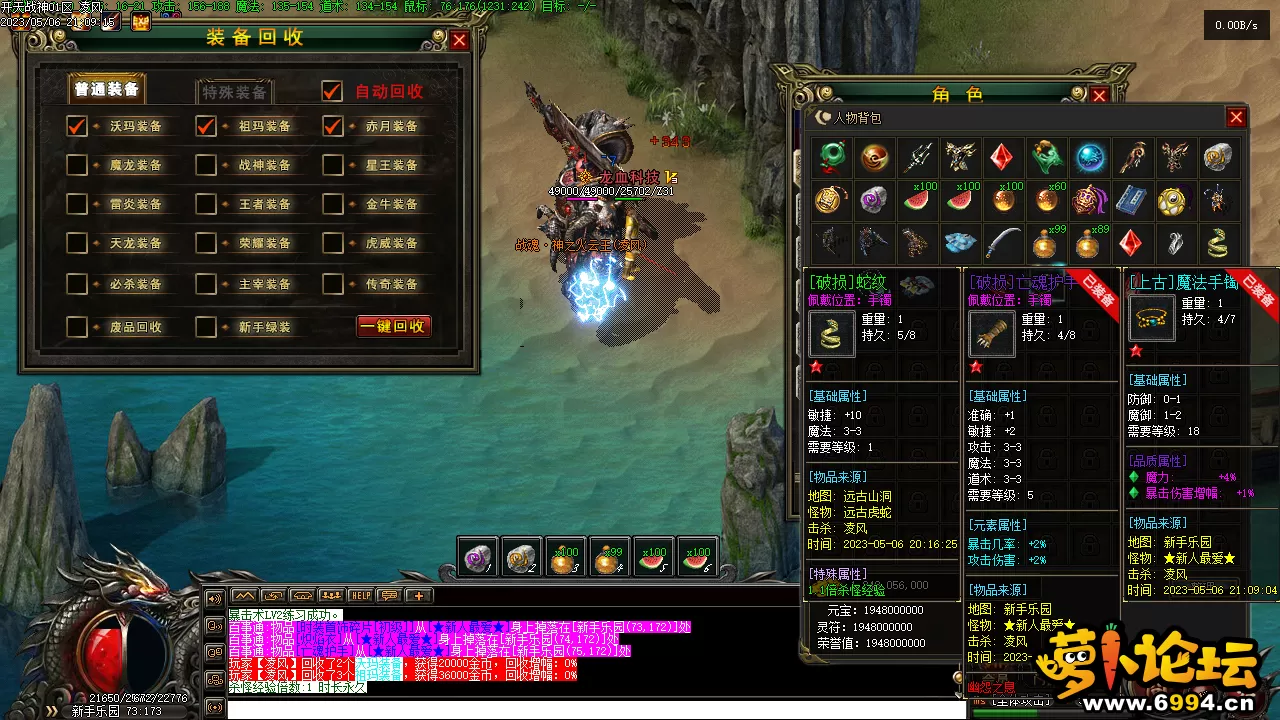Select the blue glowing orb in the backpack
1280x720 pixels.
point(1090,157)
